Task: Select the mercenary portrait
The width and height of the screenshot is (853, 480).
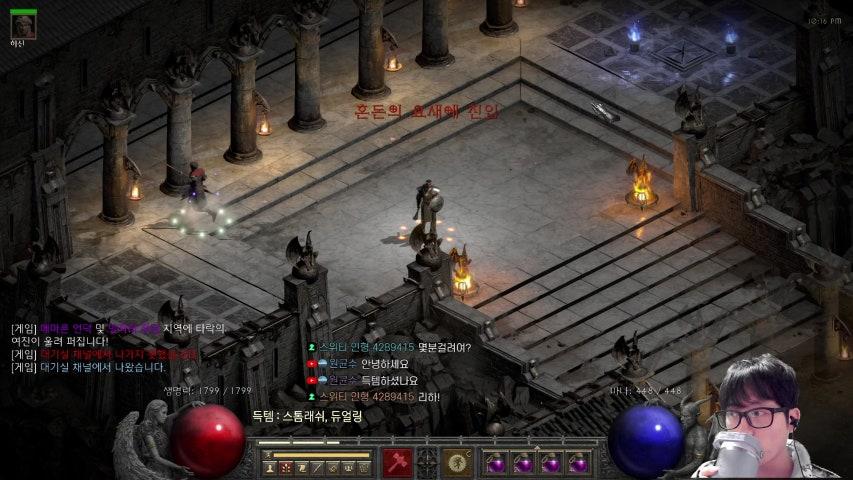Action: pyautogui.click(x=23, y=26)
